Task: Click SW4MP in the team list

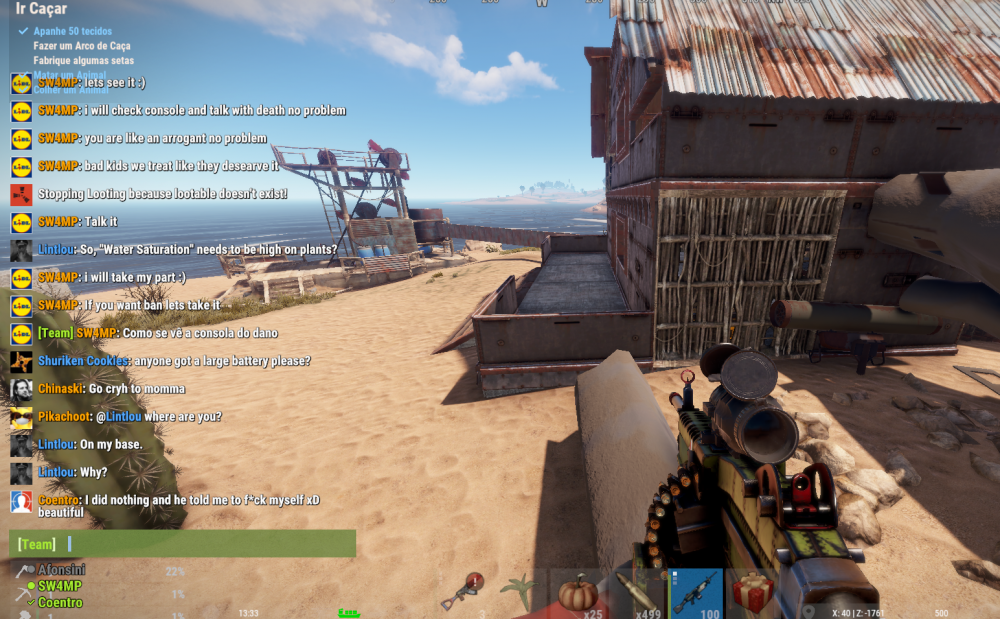Action: point(60,586)
